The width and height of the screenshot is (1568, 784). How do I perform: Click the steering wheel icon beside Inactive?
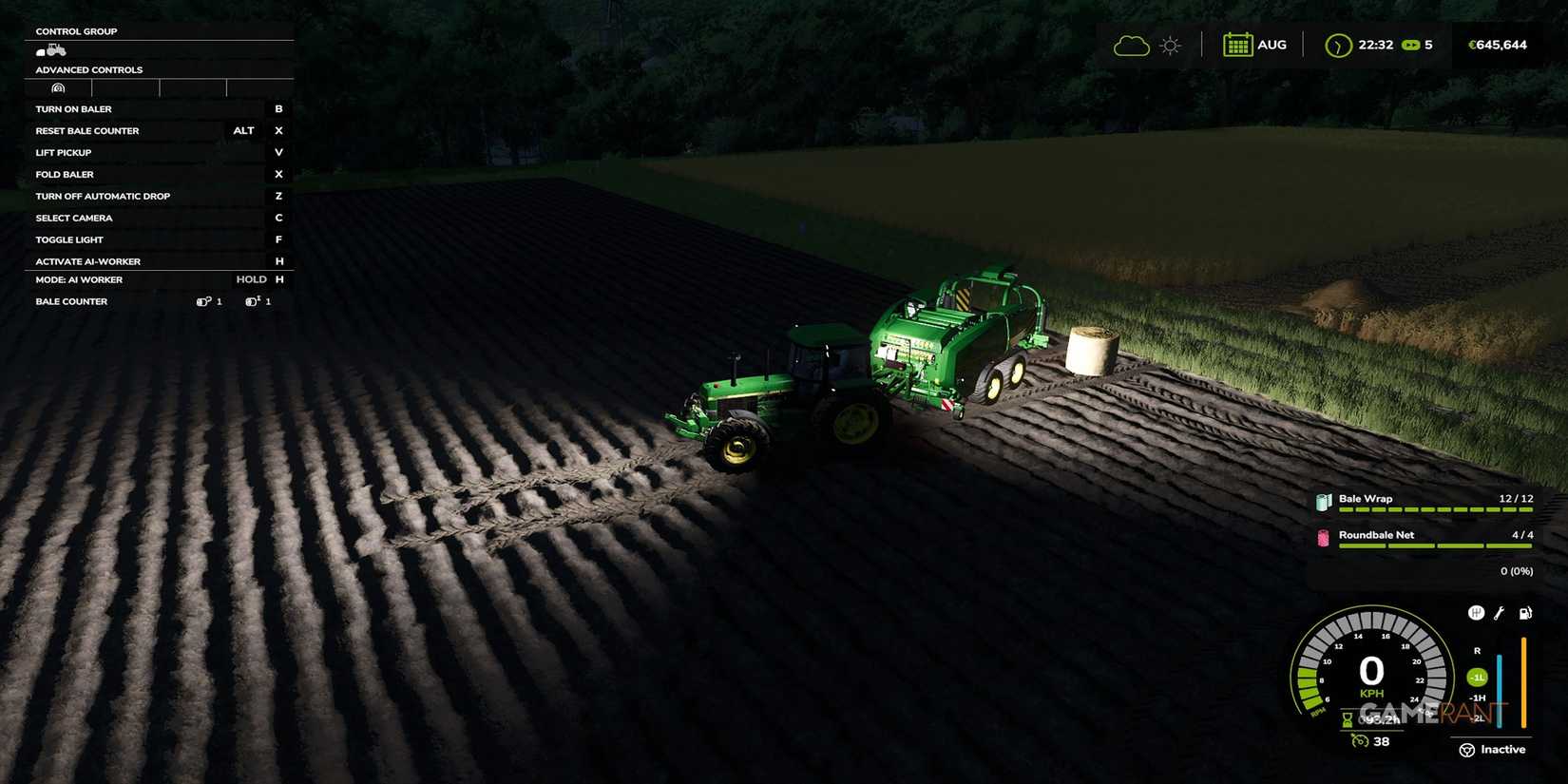tap(1467, 750)
